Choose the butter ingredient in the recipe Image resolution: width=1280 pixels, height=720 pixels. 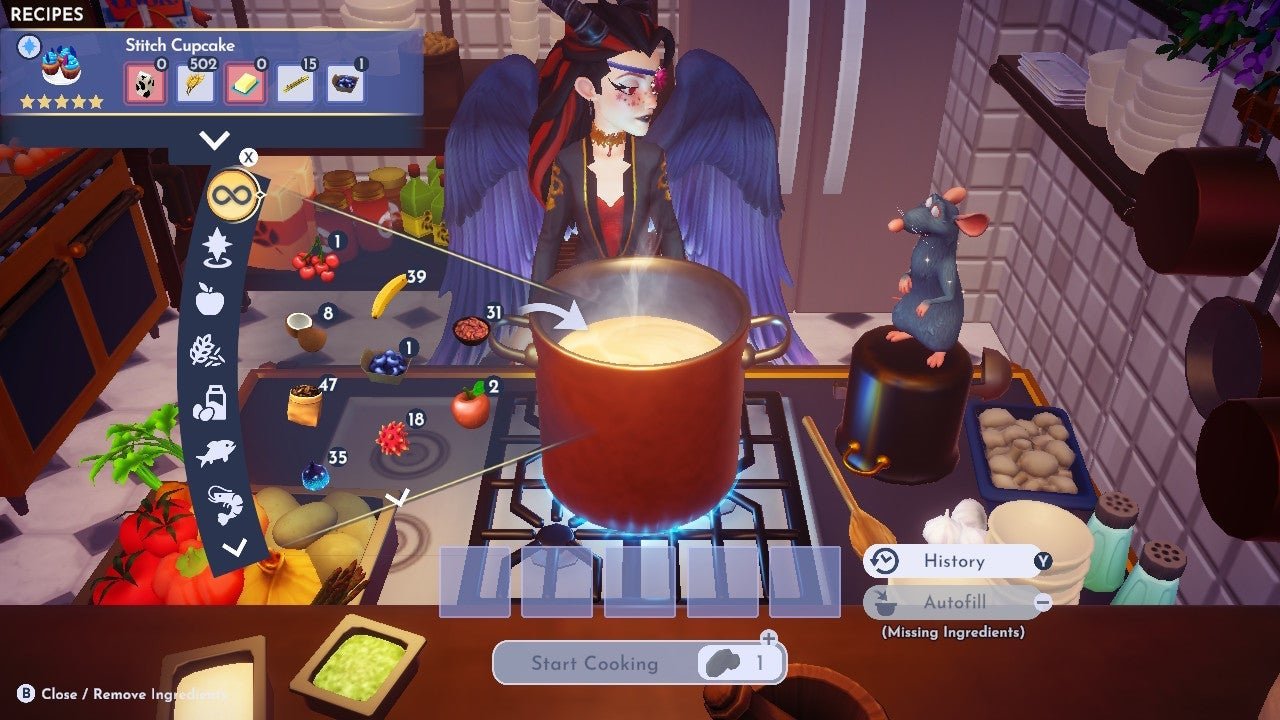pyautogui.click(x=245, y=84)
